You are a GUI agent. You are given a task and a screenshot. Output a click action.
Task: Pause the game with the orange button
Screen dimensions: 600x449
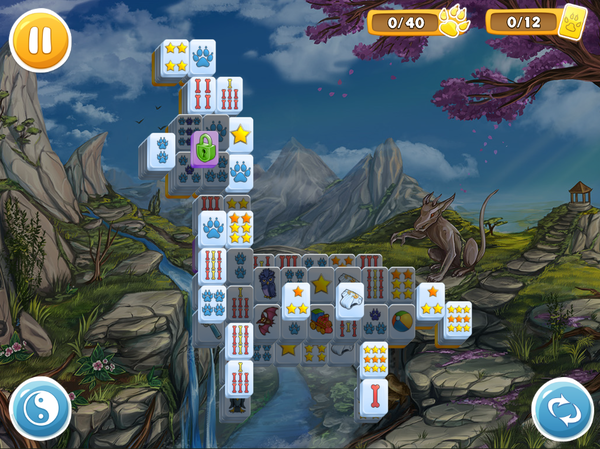40,40
